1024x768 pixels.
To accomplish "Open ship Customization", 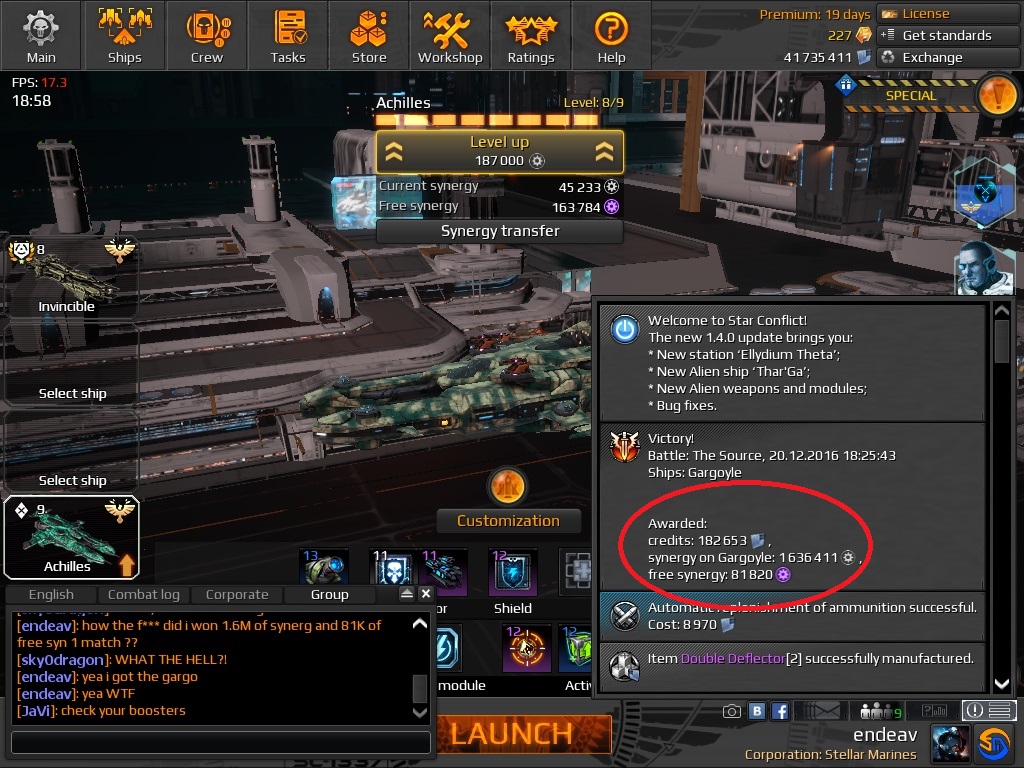I will [x=508, y=520].
